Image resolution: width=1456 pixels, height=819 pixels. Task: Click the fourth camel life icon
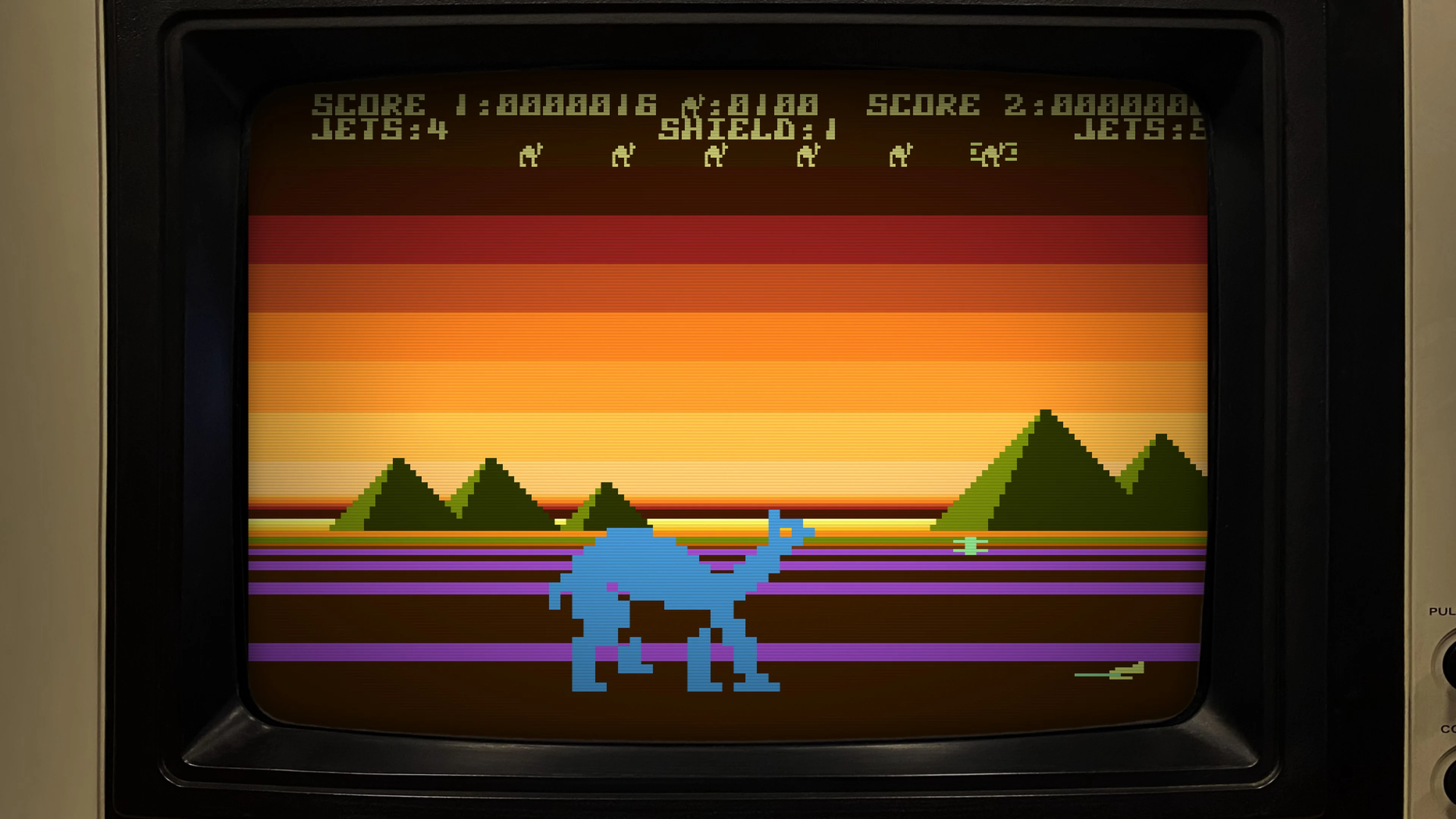point(808,155)
